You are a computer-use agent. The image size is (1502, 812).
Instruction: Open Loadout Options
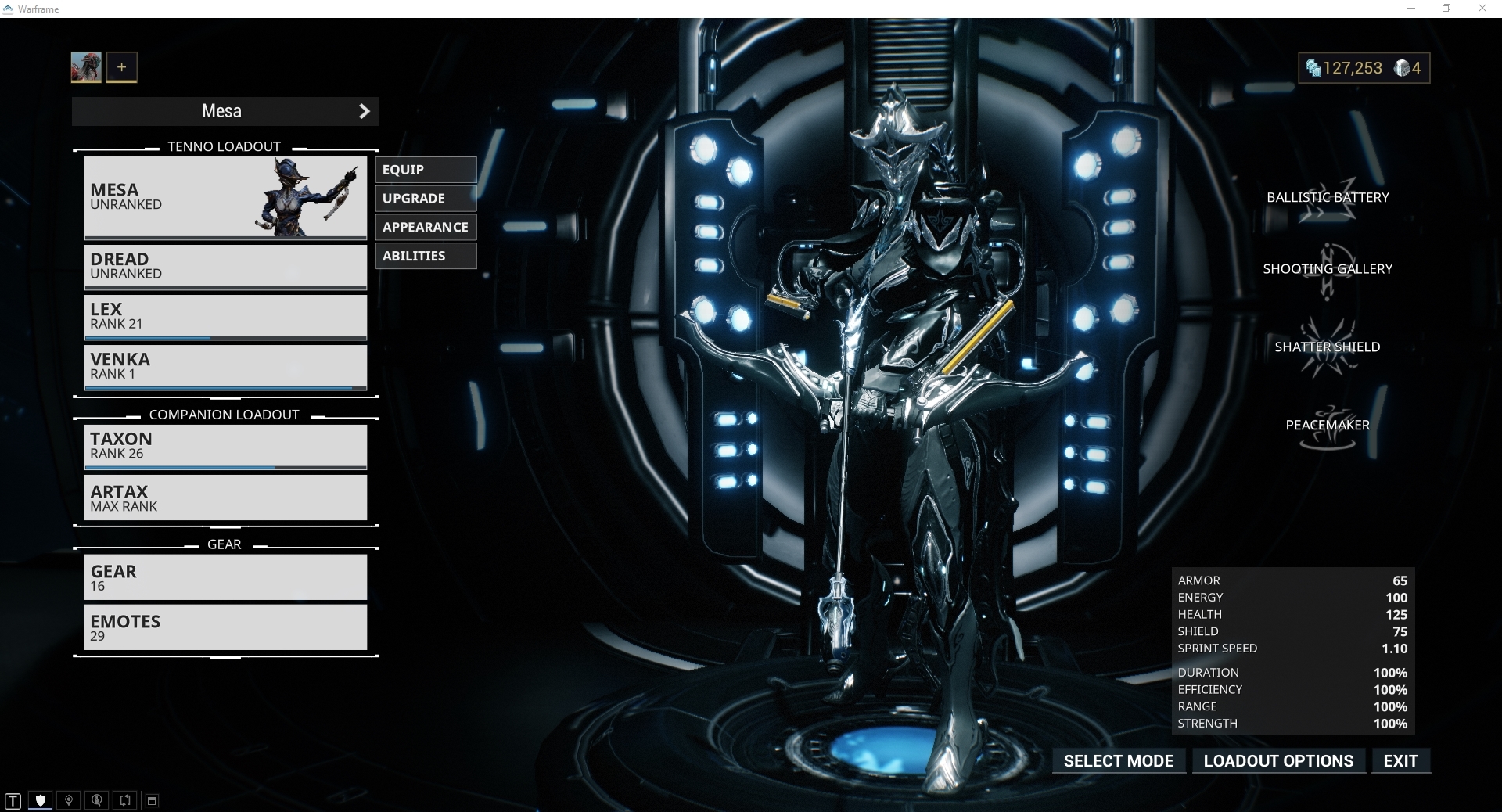pos(1278,761)
